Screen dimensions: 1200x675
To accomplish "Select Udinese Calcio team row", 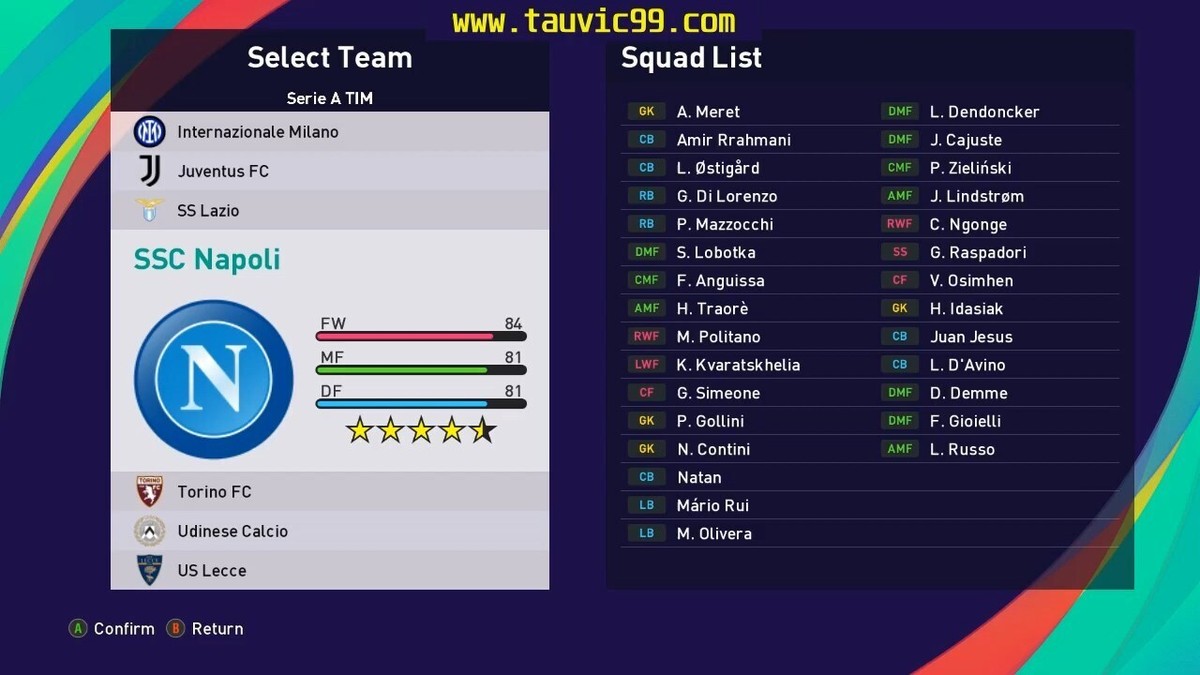I will pos(232,531).
